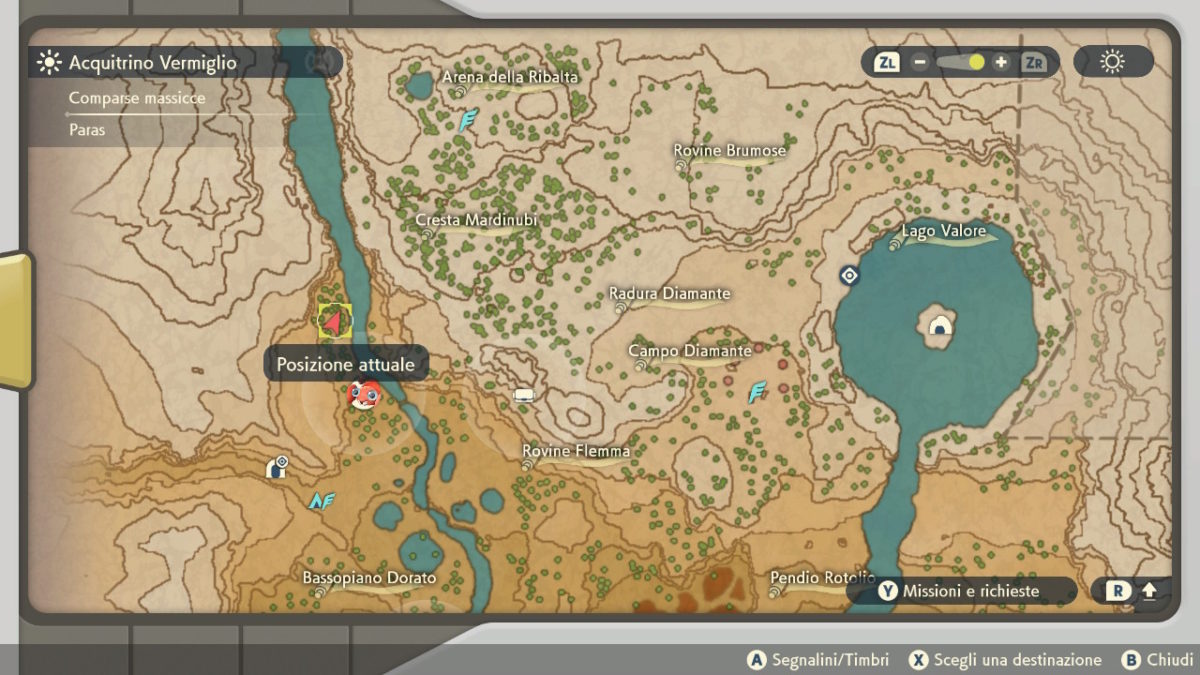Select the round waypoint marker by the lake
Image resolution: width=1200 pixels, height=675 pixels.
(x=849, y=275)
